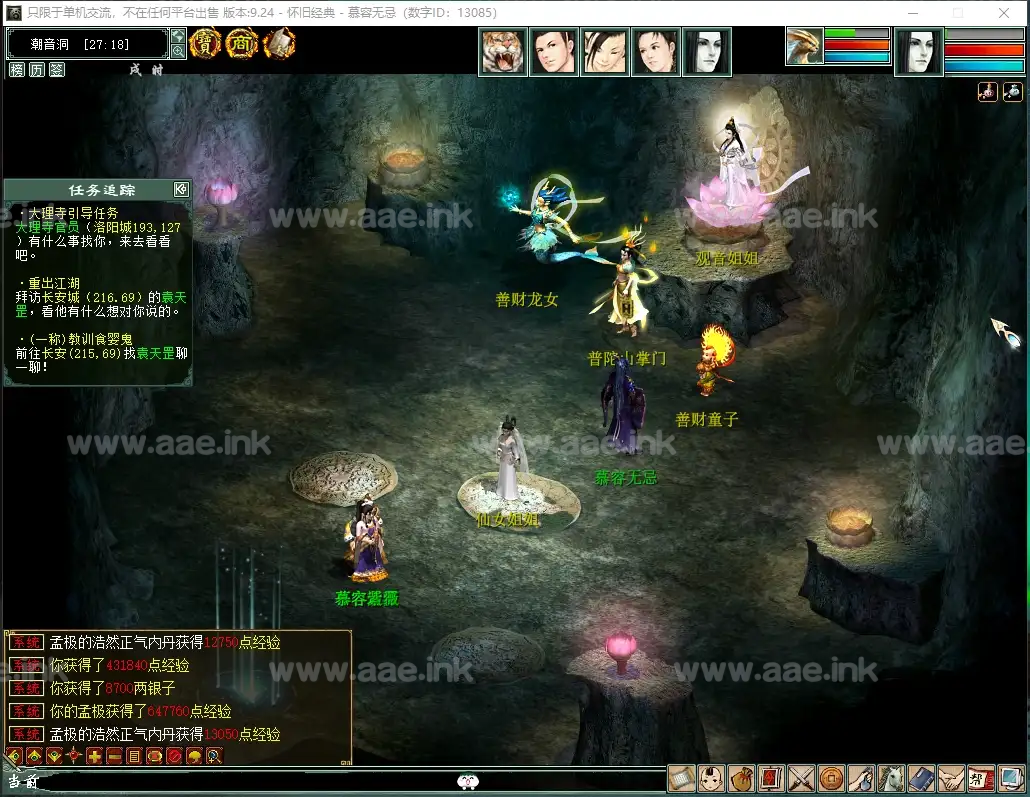Open the 商 merchant icon
Viewport: 1030px width, 797px height.
coord(241,44)
